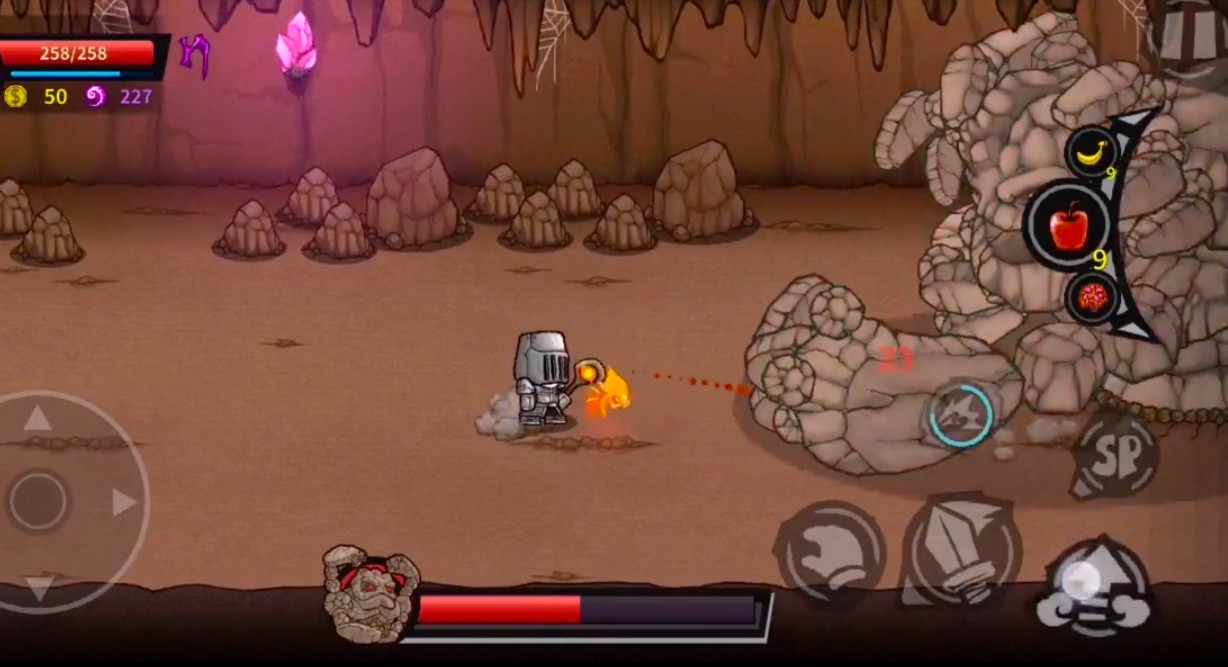
Task: Tap the round claw swipe skill button
Action: (829, 551)
